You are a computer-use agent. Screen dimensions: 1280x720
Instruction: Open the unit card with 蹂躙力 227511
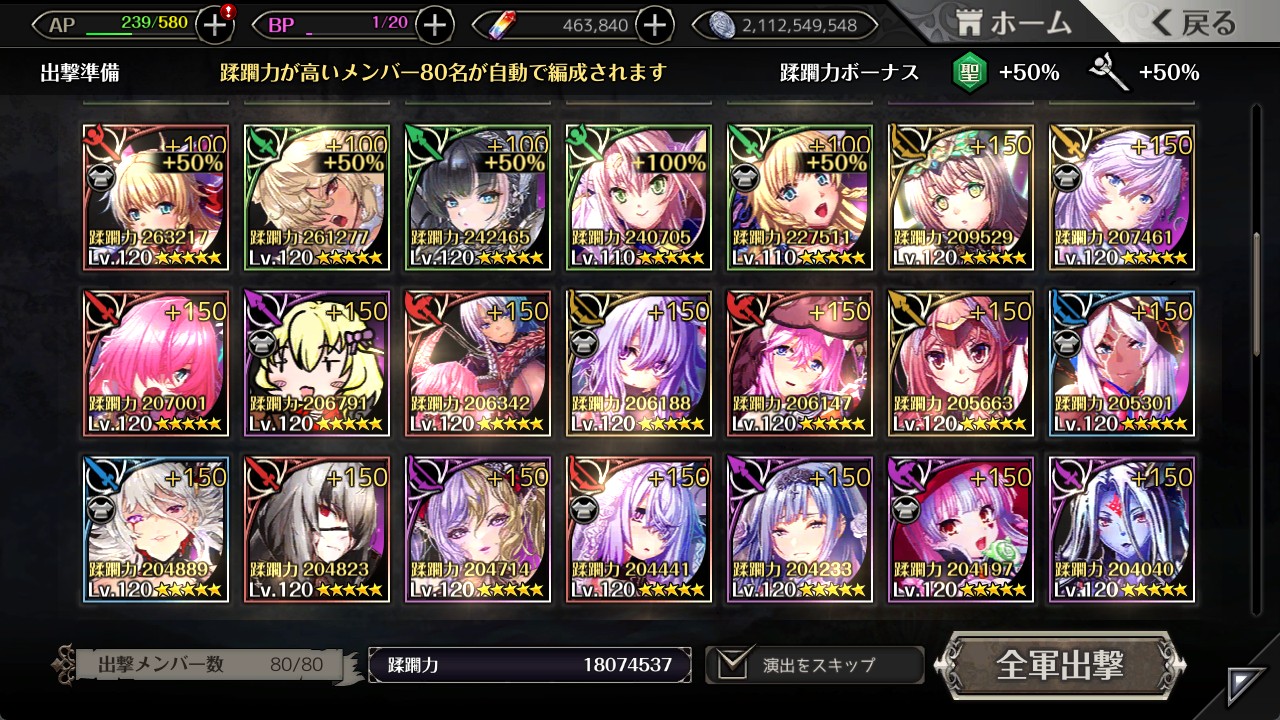pyautogui.click(x=800, y=197)
